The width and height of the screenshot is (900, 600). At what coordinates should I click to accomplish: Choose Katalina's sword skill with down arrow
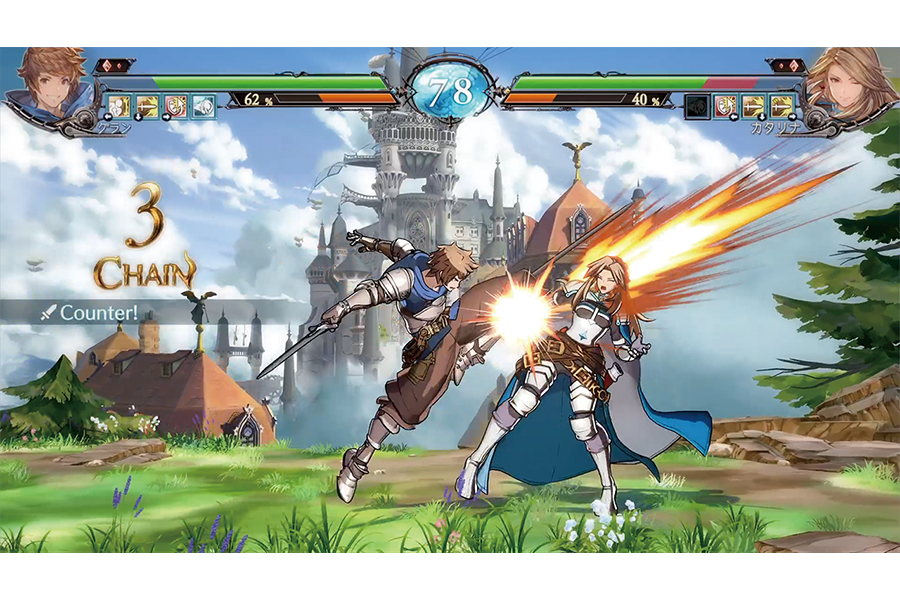point(753,106)
